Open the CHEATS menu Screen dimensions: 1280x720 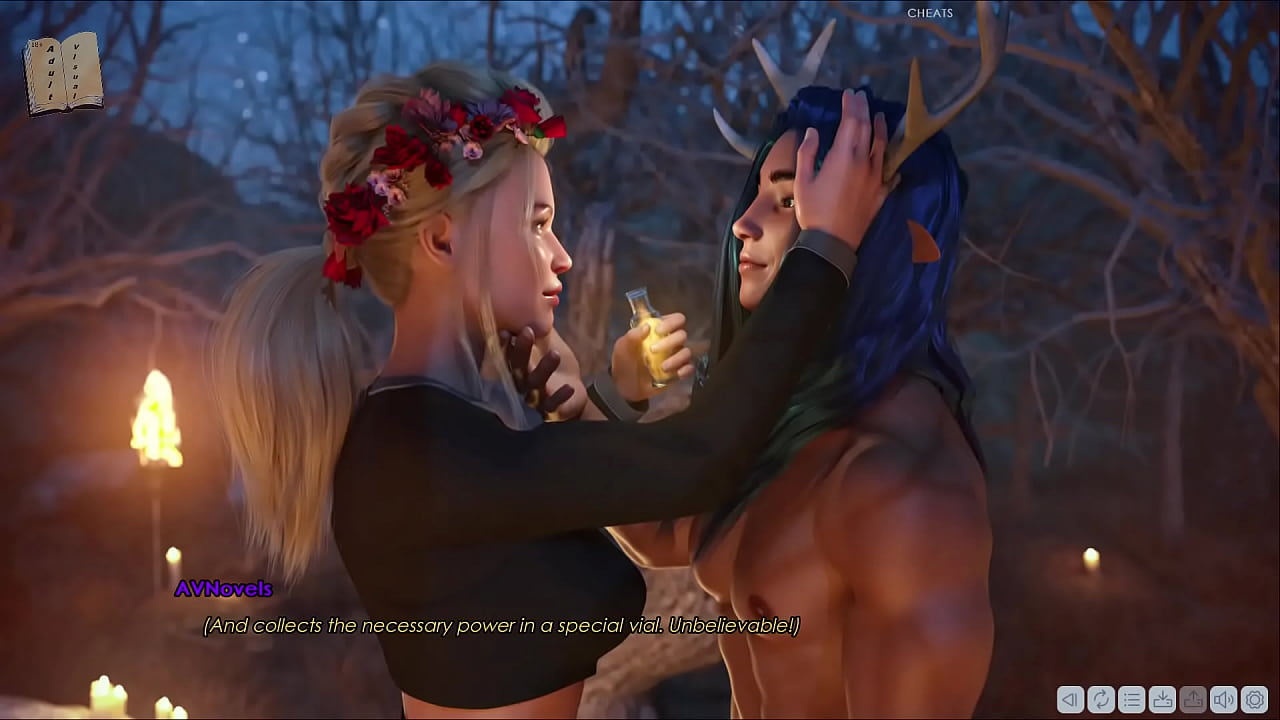(930, 13)
